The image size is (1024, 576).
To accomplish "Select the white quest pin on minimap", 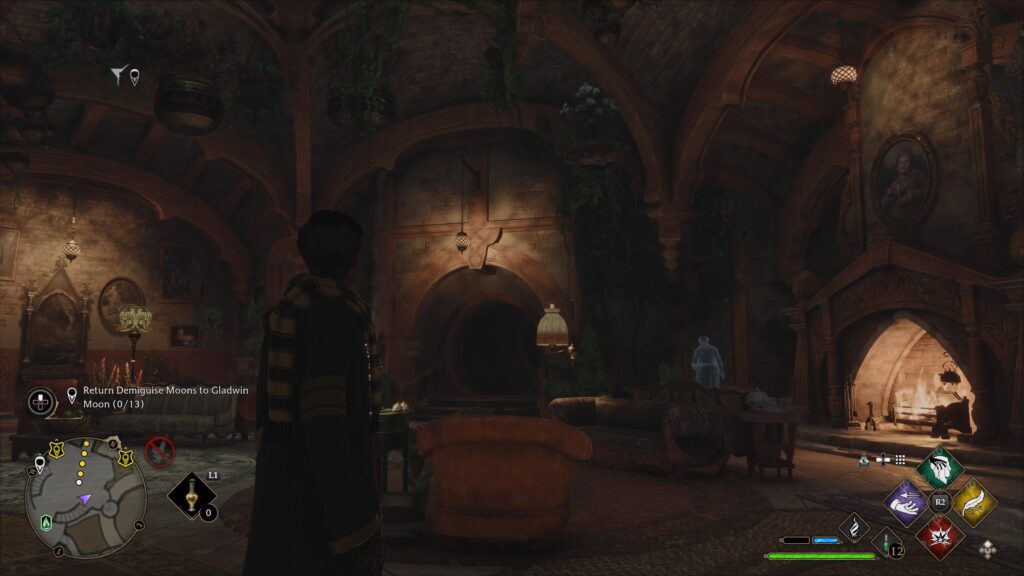I will point(39,462).
